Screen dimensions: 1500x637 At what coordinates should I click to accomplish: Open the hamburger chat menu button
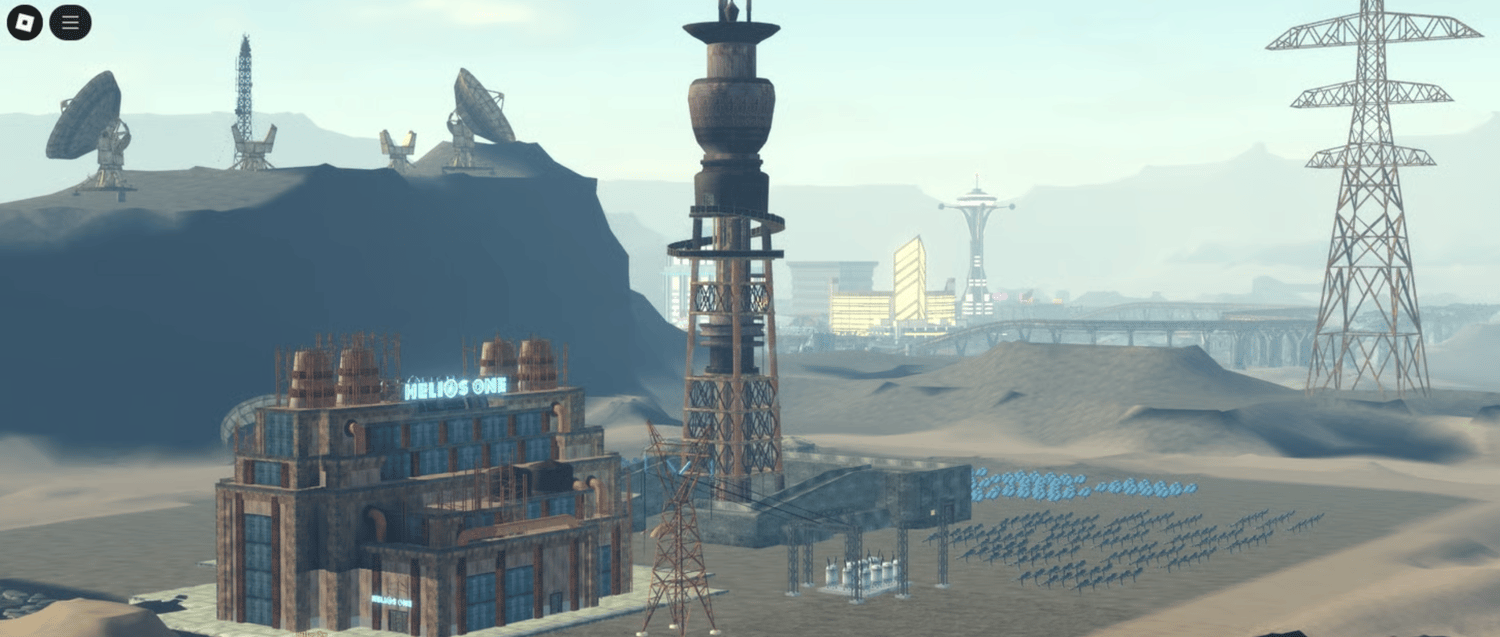70,22
